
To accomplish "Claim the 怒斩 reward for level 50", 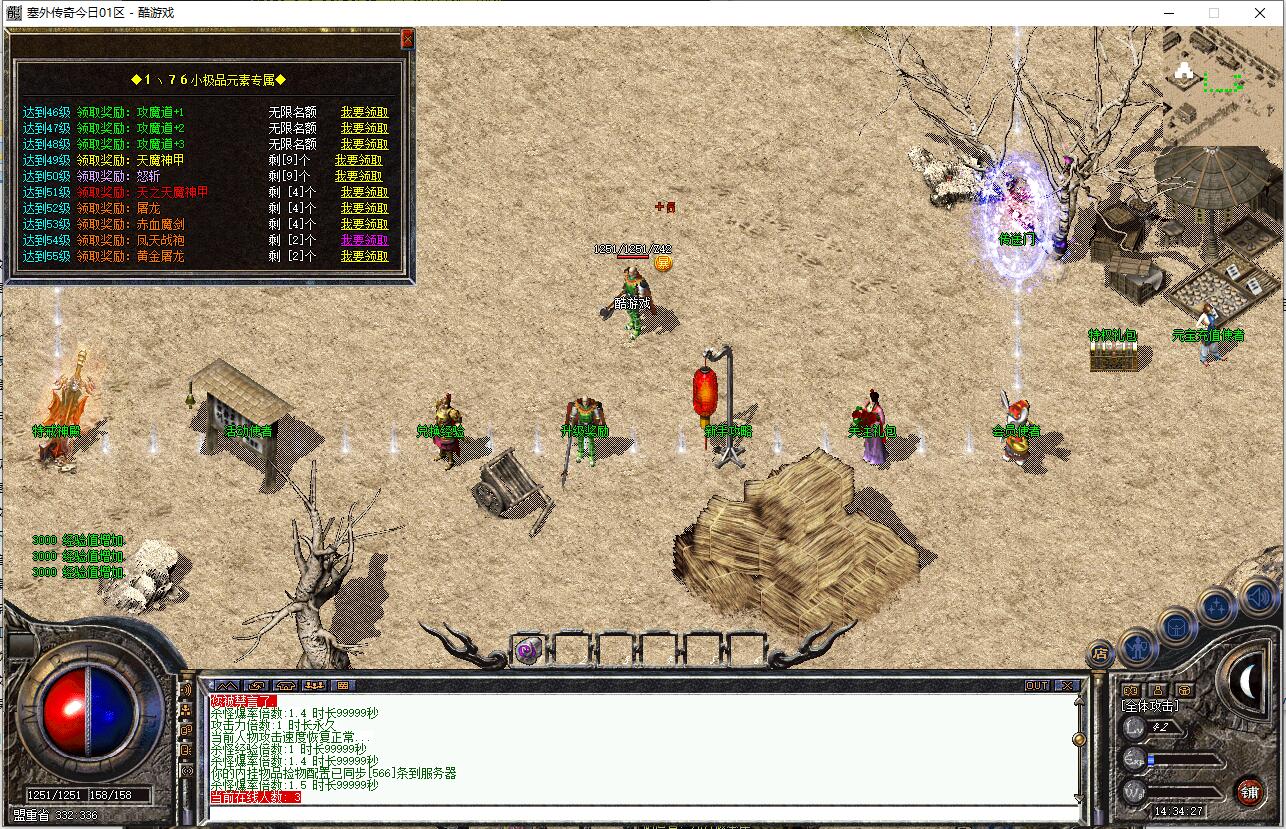I will coord(358,176).
